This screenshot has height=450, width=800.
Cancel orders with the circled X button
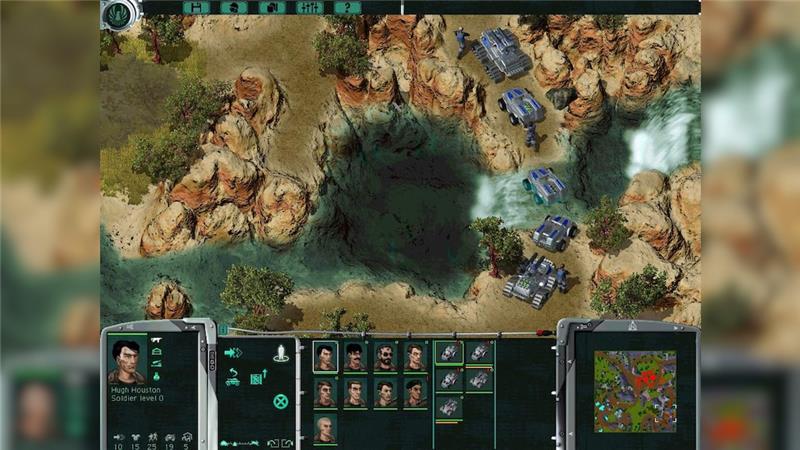tap(281, 401)
